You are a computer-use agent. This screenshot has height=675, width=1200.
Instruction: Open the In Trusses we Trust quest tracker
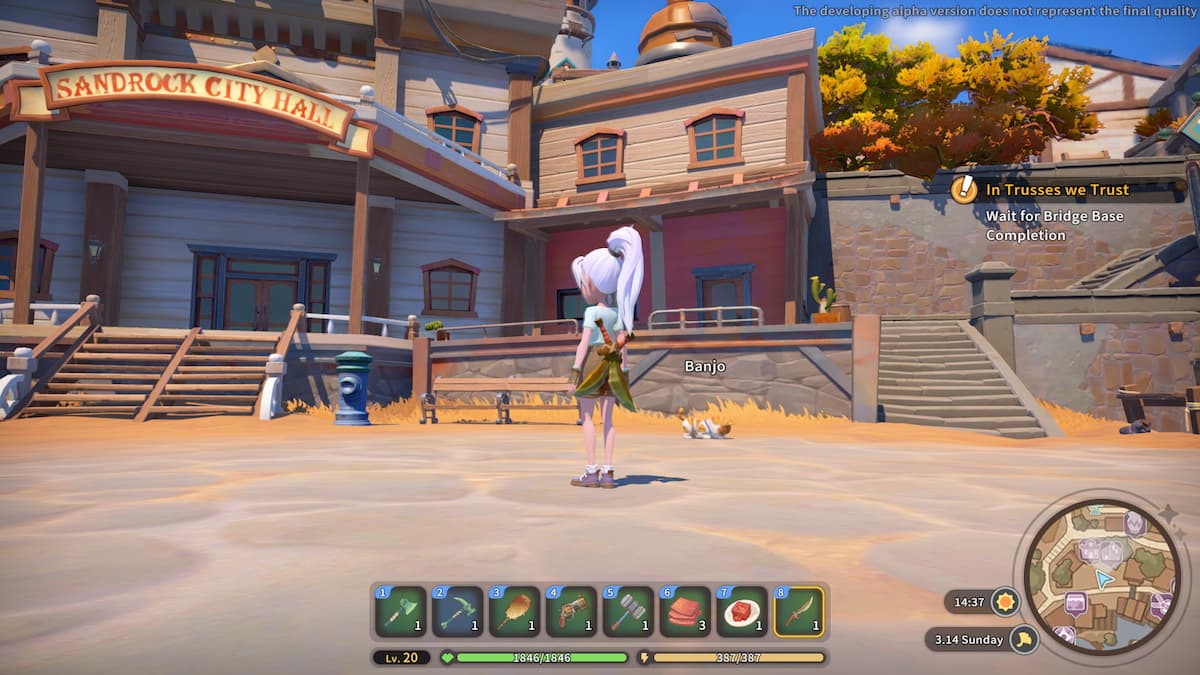(1057, 189)
